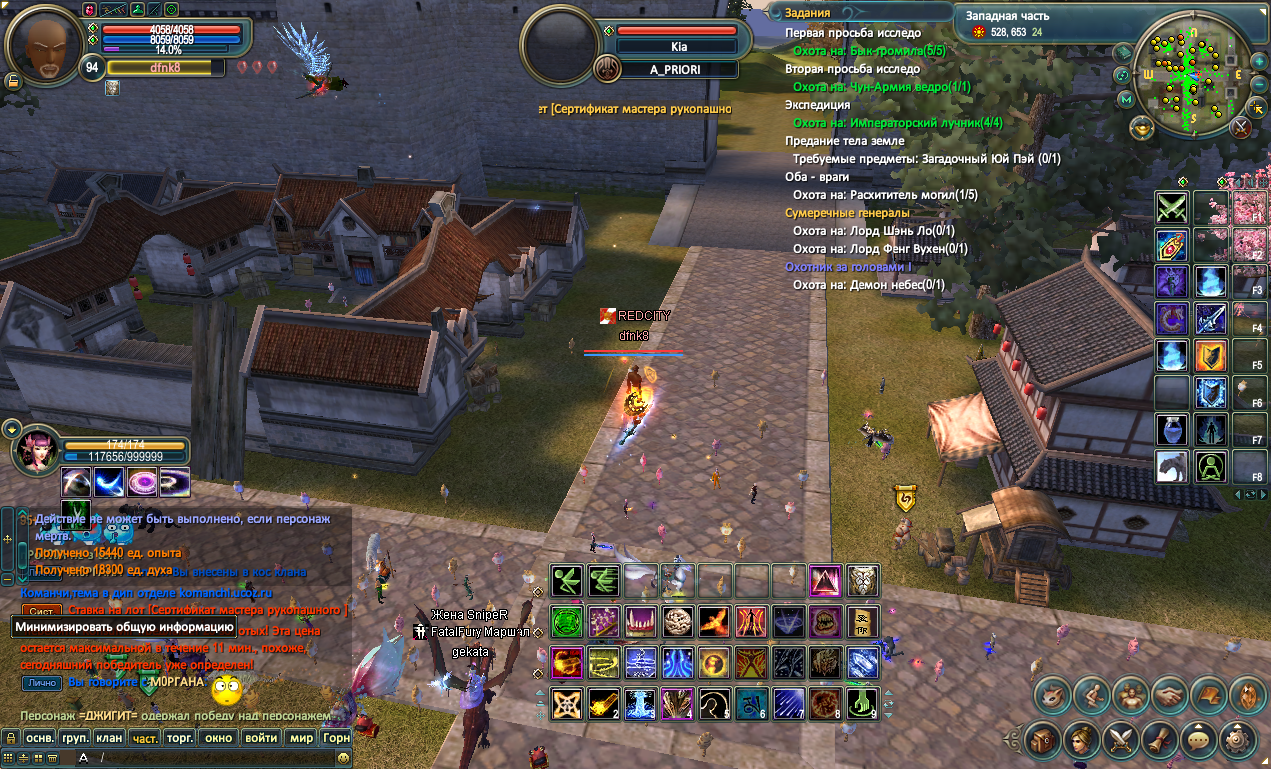Switch to the 'мир' chat tab
The image size is (1271, 769).
click(301, 738)
